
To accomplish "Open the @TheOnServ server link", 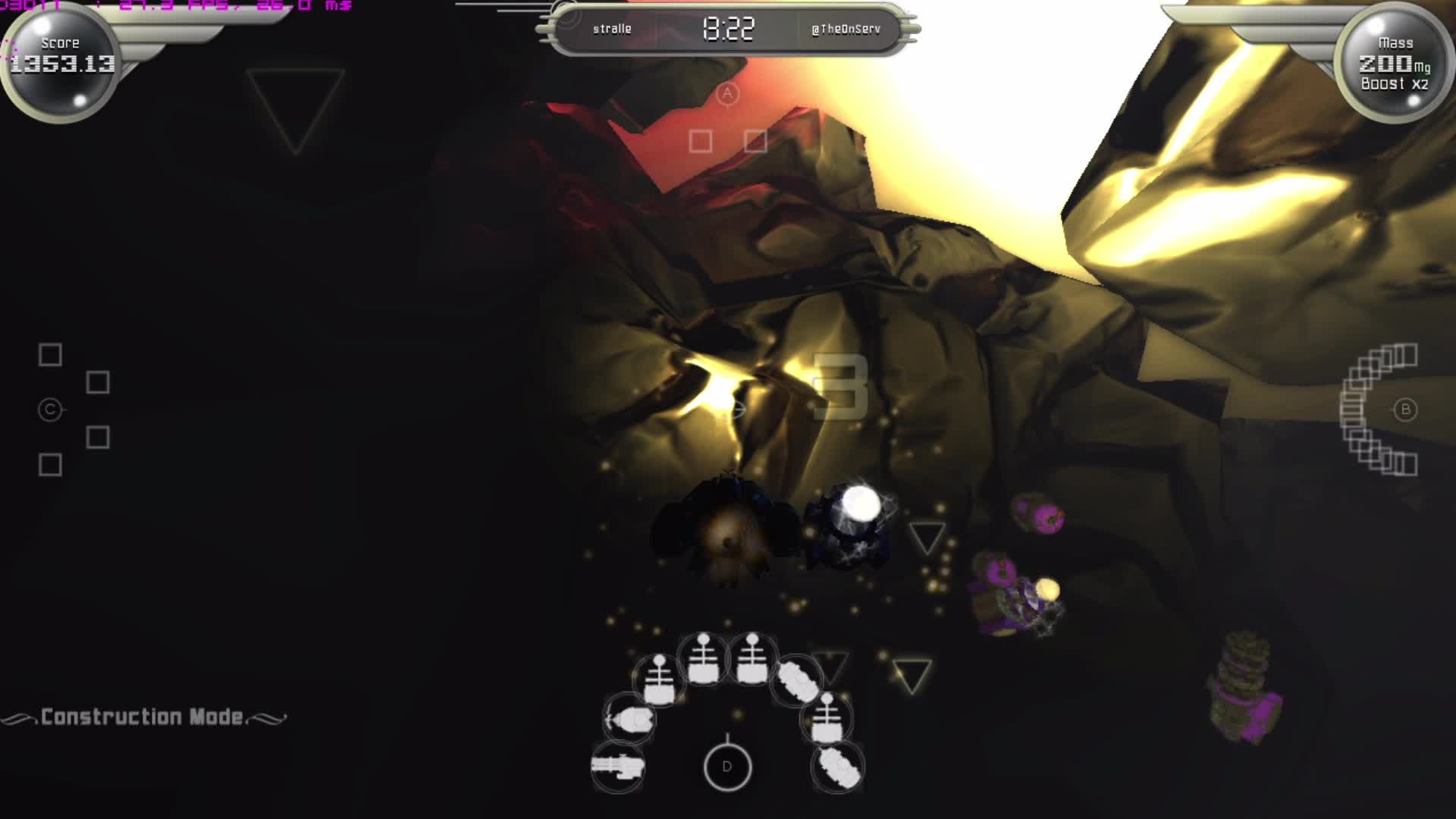I will (846, 27).
